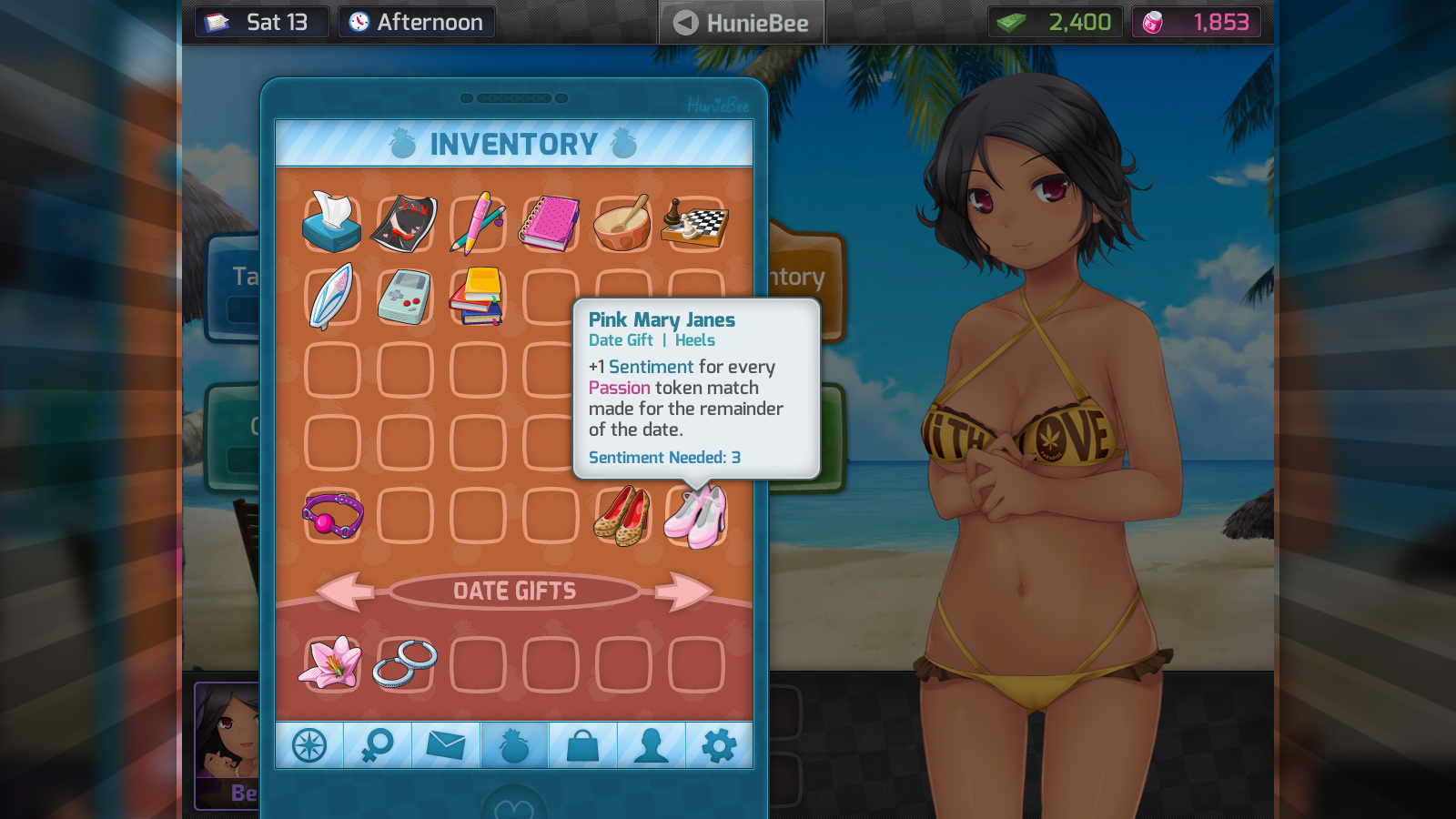Screen dimensions: 1456x819
Task: Click the right arrow beside Date Gifts
Action: click(682, 591)
